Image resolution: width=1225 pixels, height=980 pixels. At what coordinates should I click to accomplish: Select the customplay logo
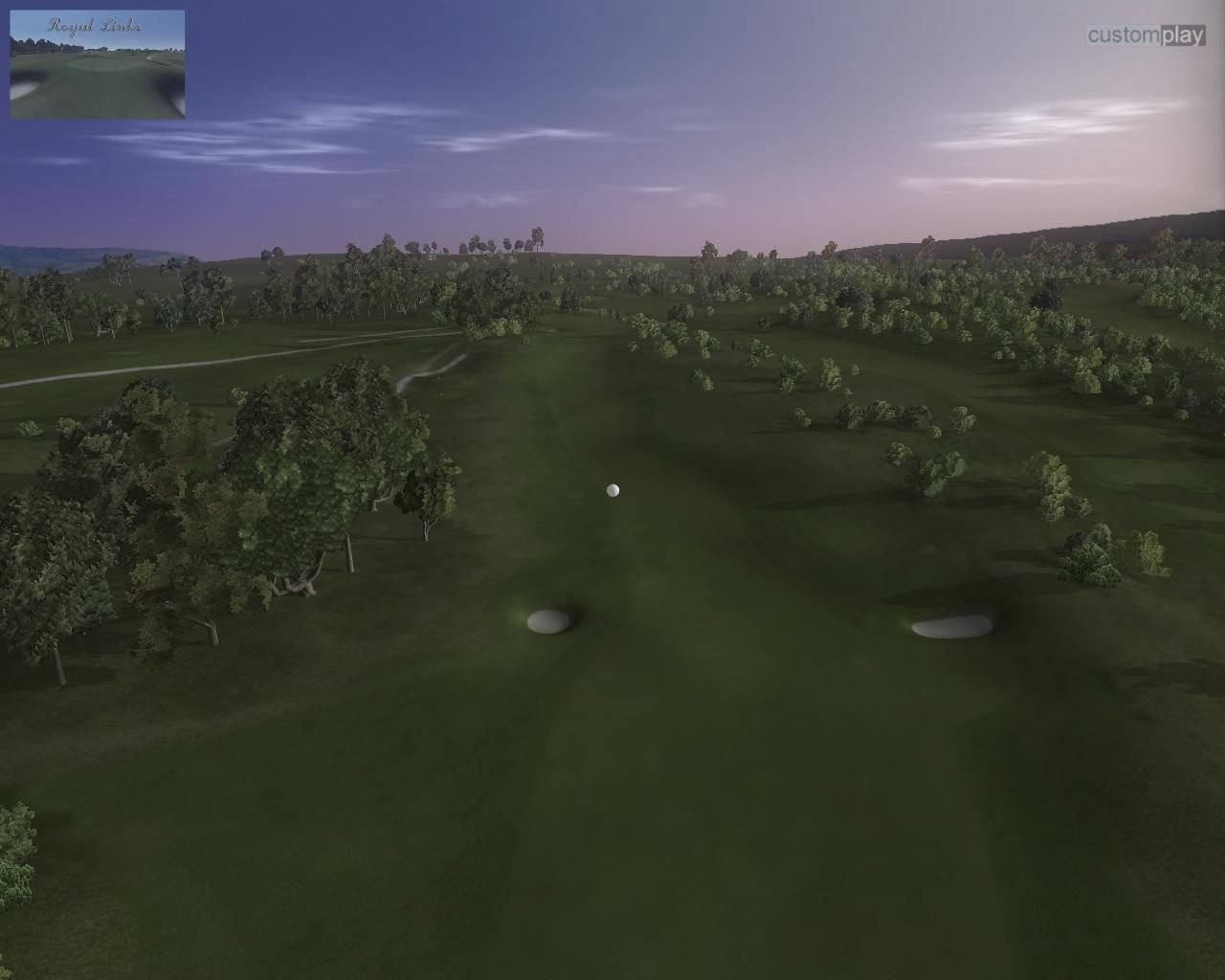click(x=1145, y=32)
